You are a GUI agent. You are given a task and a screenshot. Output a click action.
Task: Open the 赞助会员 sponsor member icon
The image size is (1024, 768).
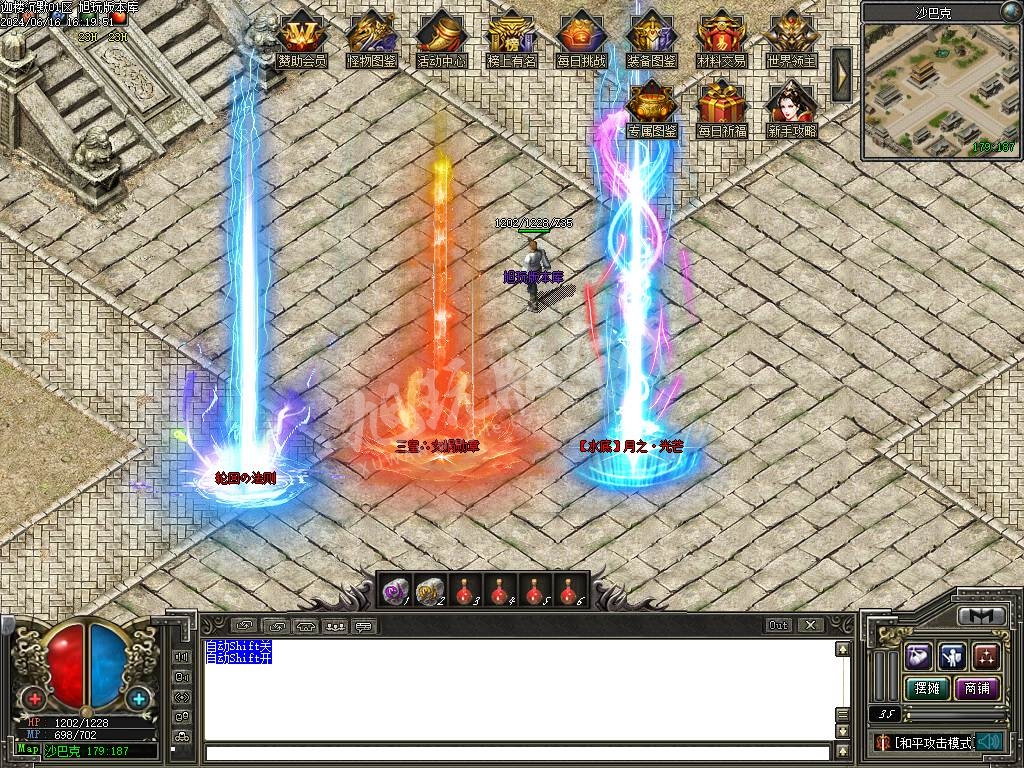point(301,37)
